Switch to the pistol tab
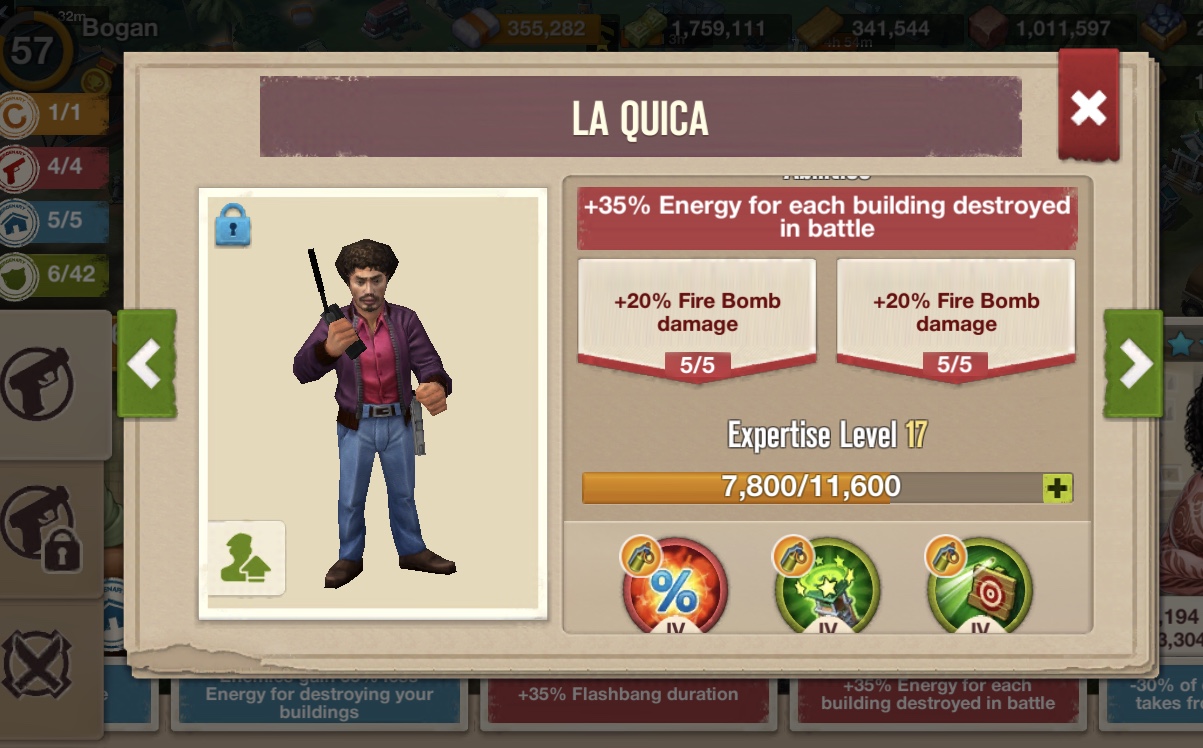The image size is (1203, 748). coord(40,383)
